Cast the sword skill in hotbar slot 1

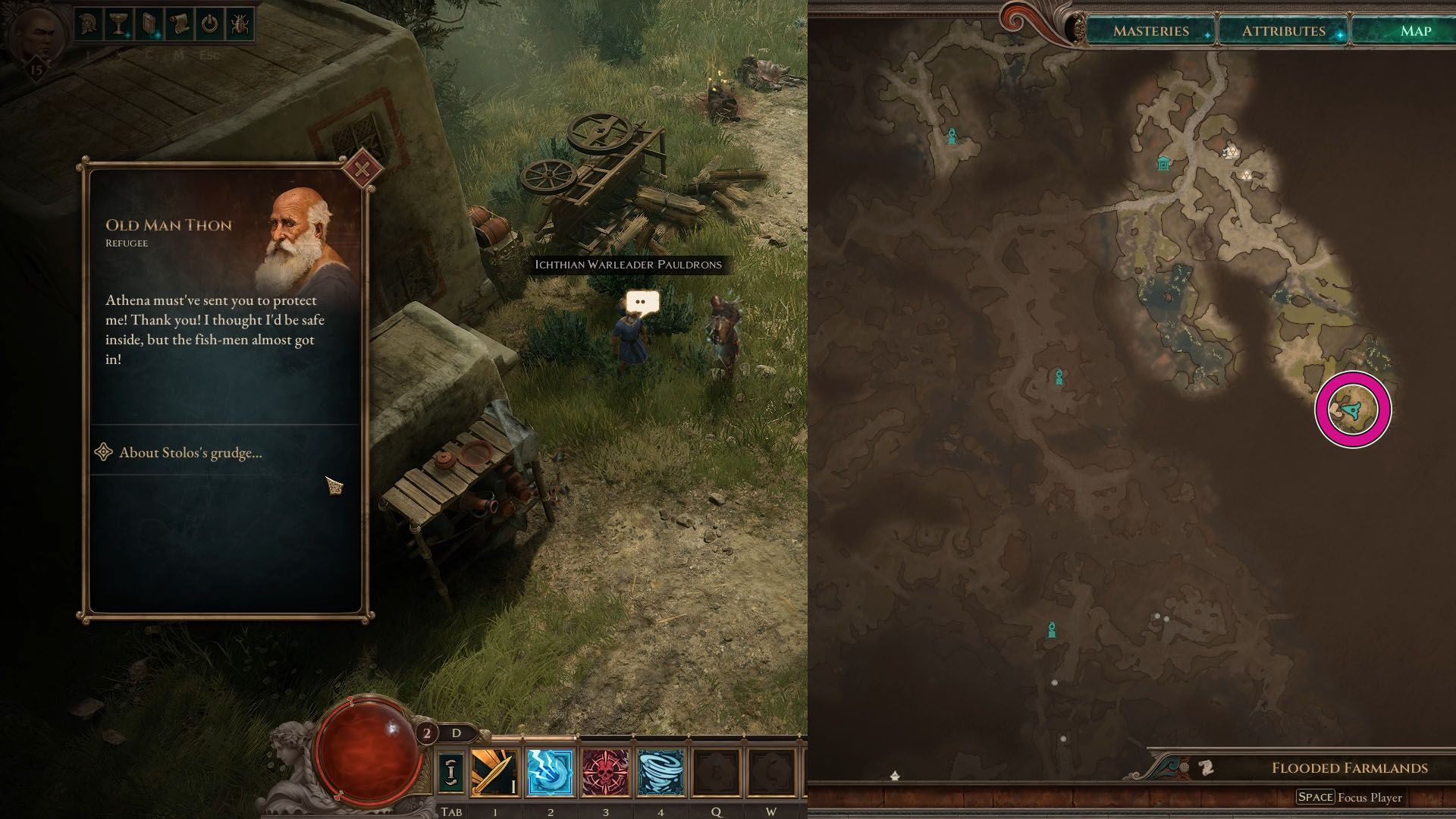tap(493, 771)
